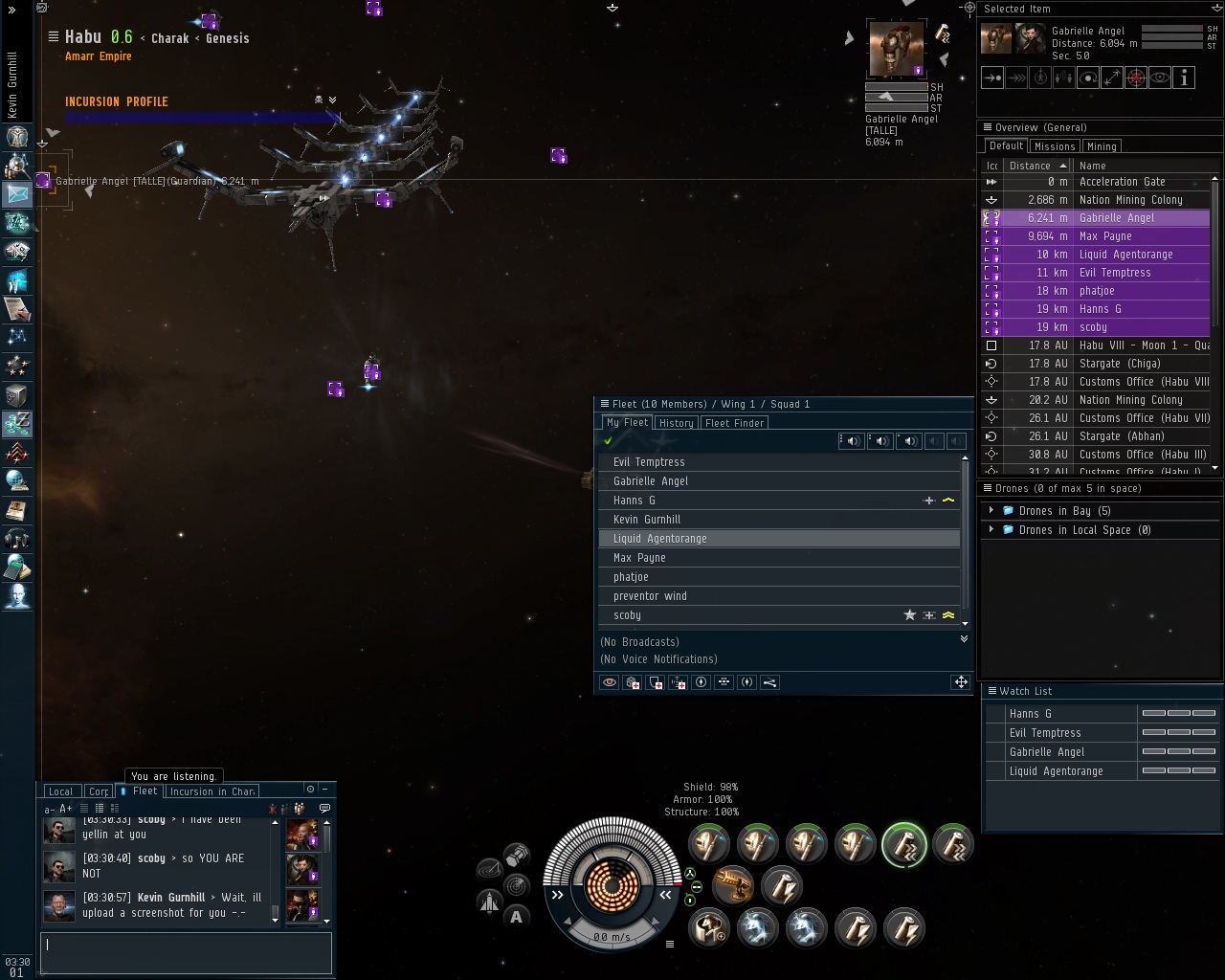Viewport: 1225px width, 980px height.
Task: Select Max Payne in the overview list
Action: tap(1105, 236)
